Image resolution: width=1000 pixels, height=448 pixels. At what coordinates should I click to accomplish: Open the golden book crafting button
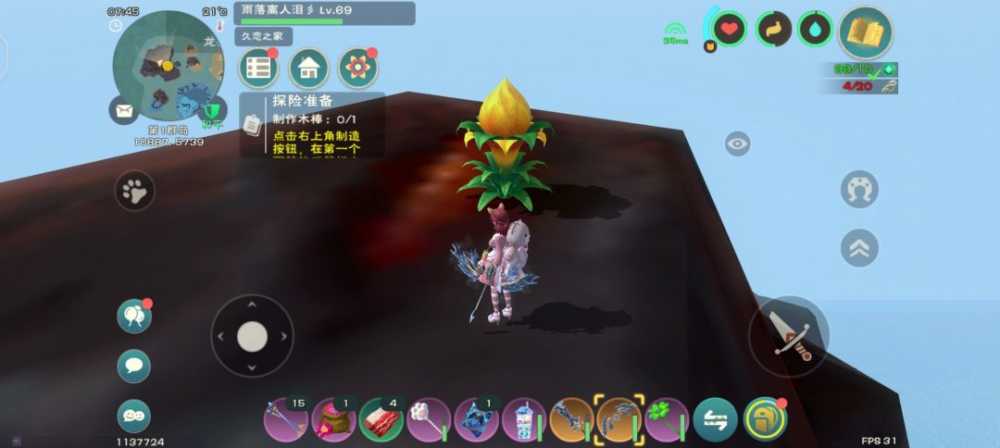(865, 33)
